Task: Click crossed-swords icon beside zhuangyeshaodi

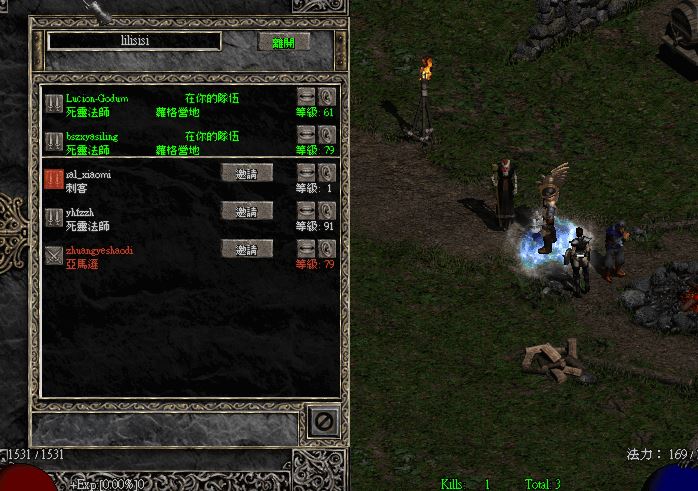Action: click(54, 255)
